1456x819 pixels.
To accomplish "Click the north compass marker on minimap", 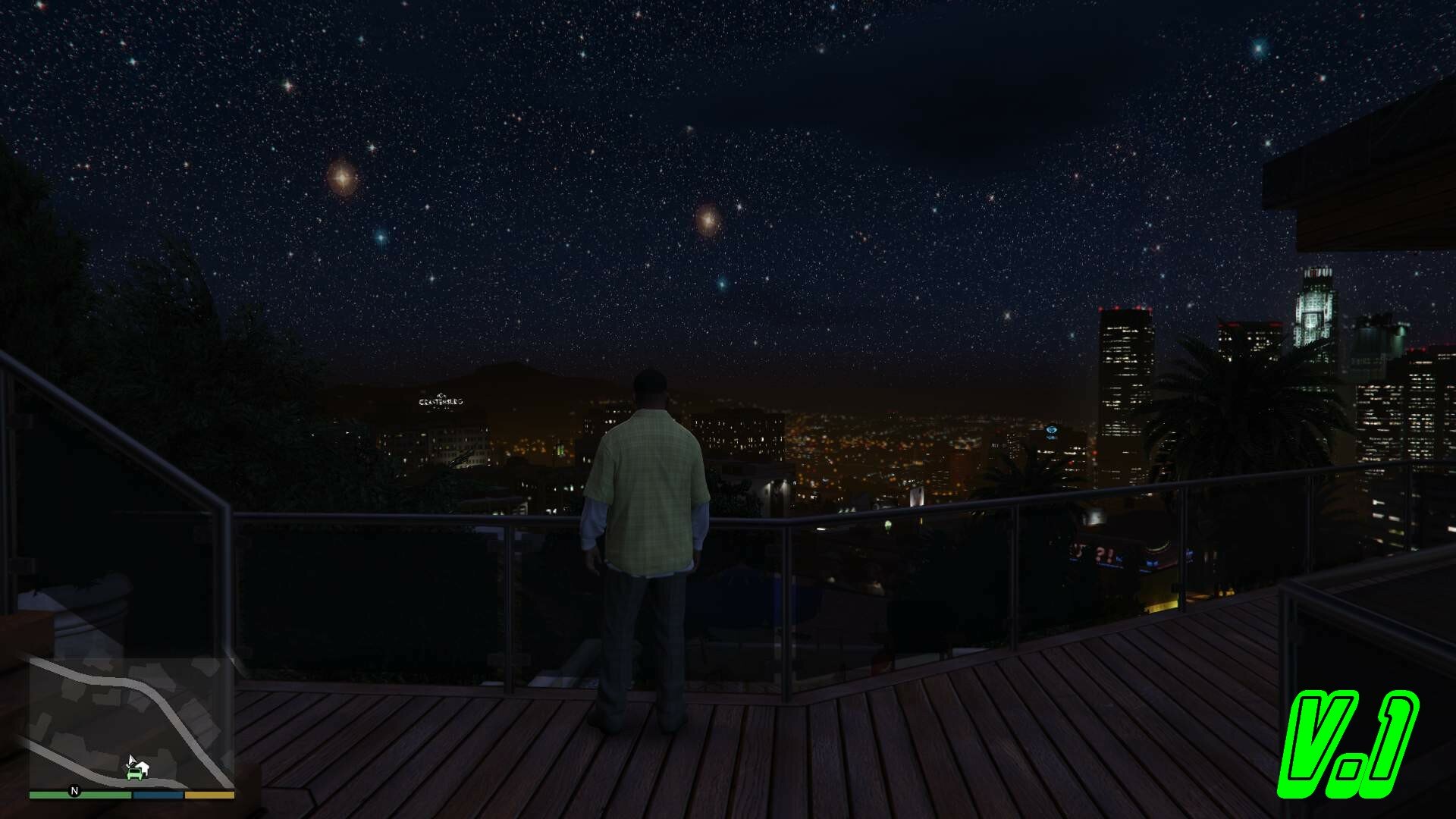I will (x=74, y=791).
